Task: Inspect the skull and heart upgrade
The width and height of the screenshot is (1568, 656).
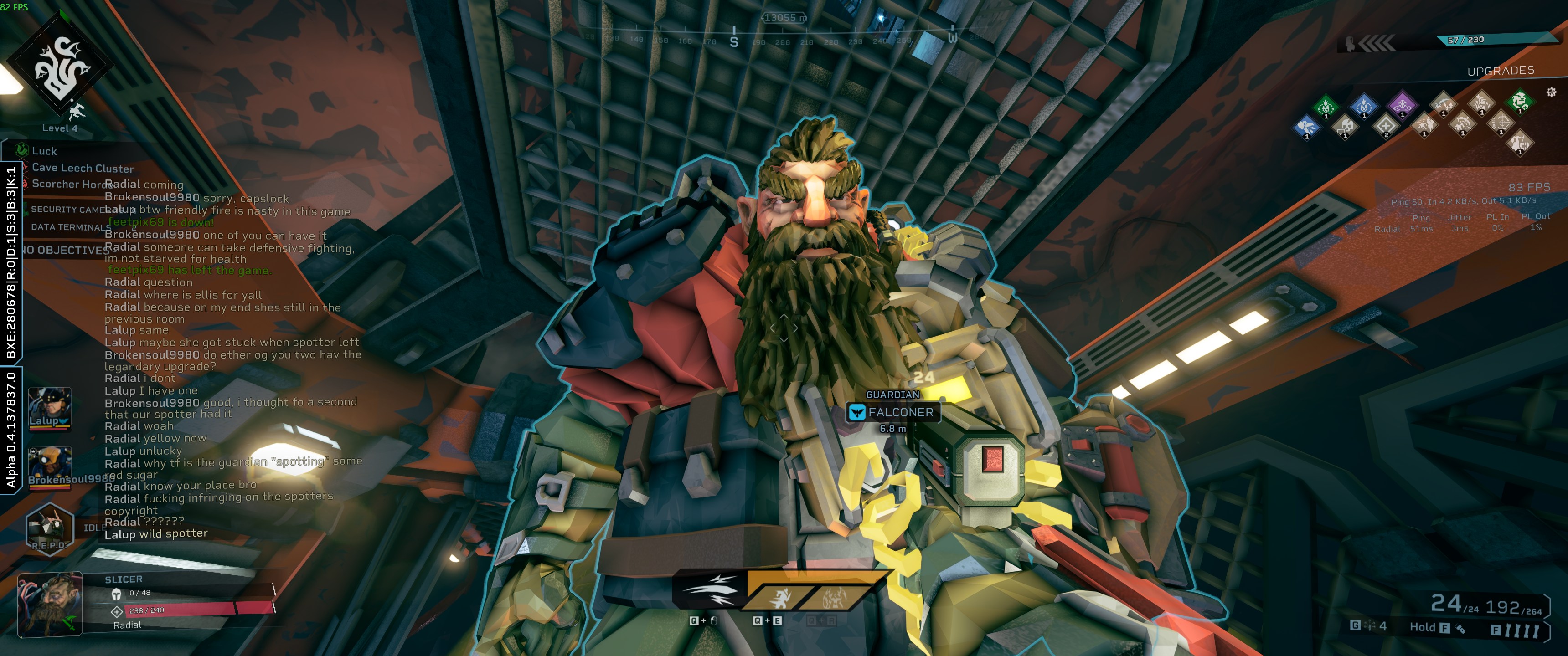Action: pos(1346,127)
